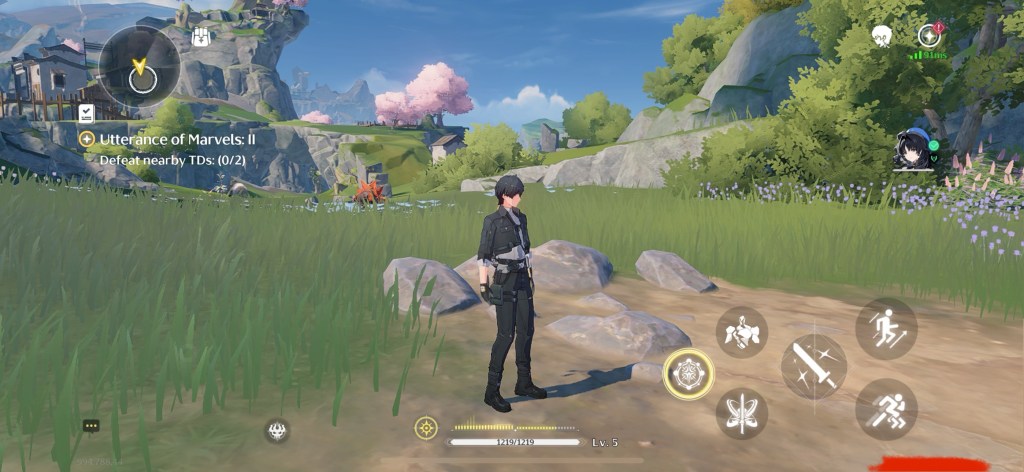The height and width of the screenshot is (472, 1024).
Task: Tap the running figure dodge button
Action: pos(885,408)
